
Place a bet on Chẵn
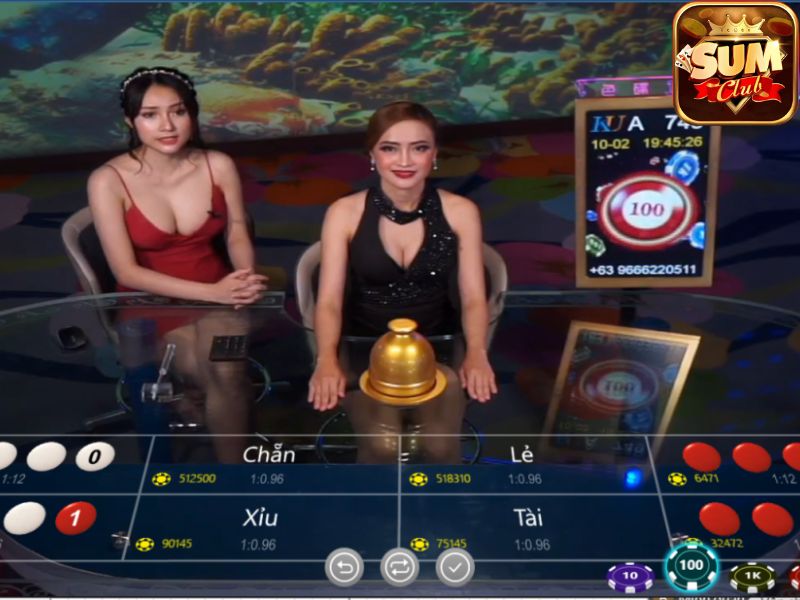tap(270, 464)
